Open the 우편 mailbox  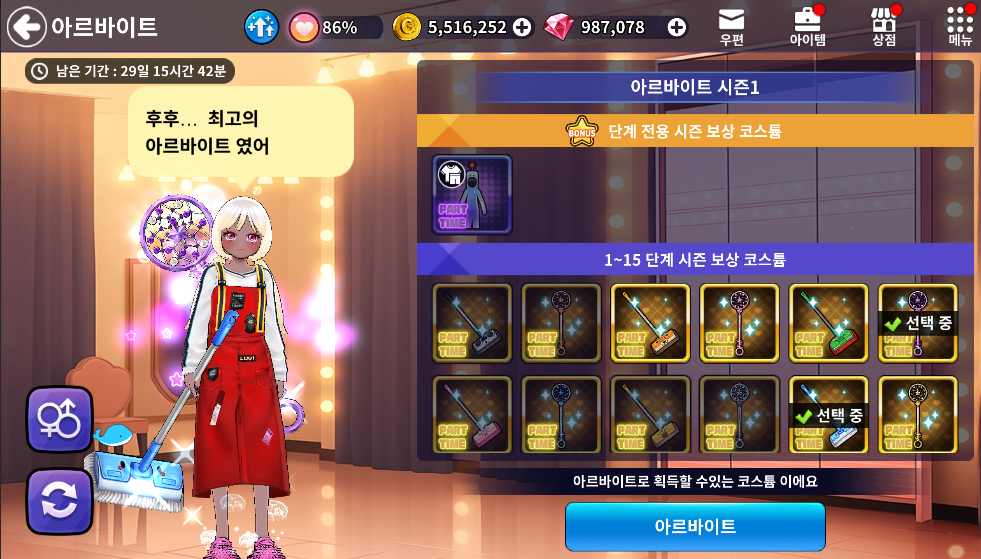tap(731, 26)
